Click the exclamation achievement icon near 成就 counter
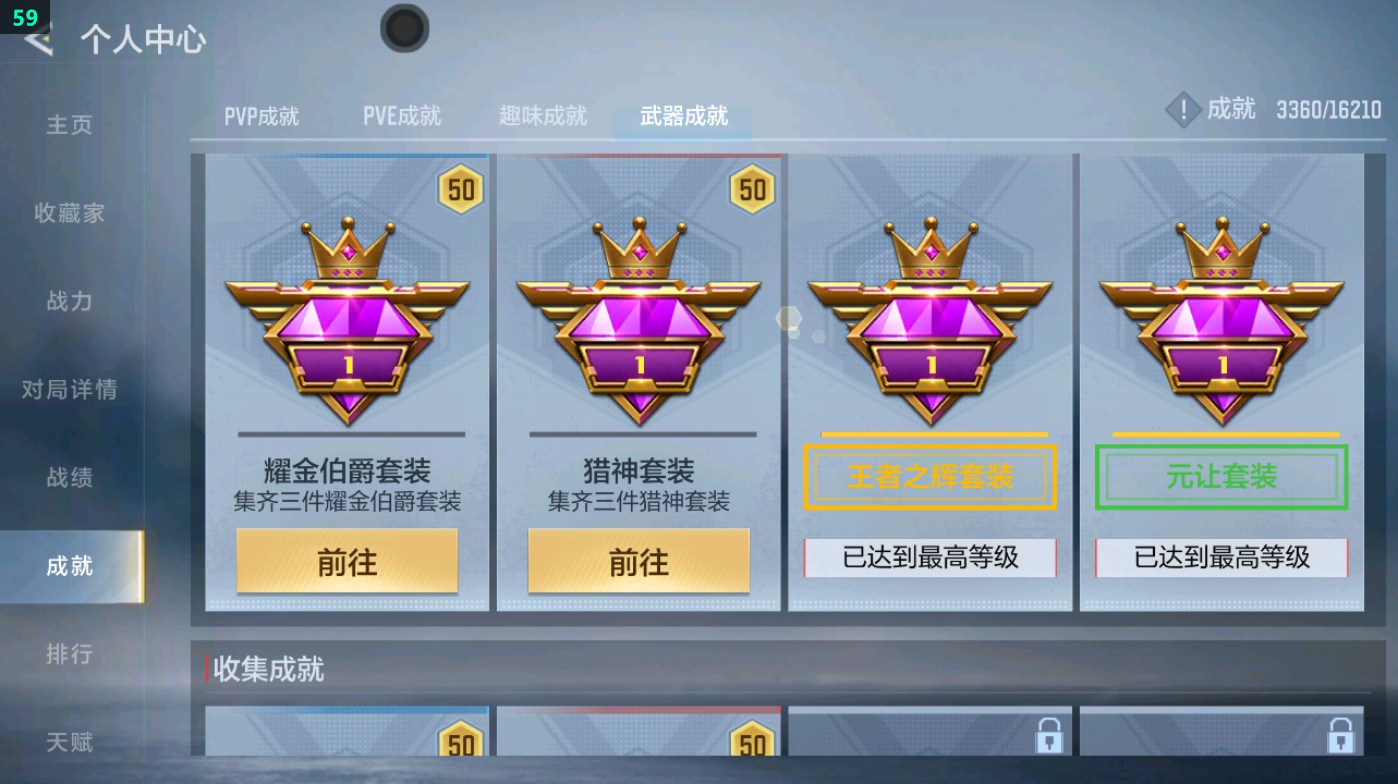The image size is (1398, 784). click(1183, 110)
